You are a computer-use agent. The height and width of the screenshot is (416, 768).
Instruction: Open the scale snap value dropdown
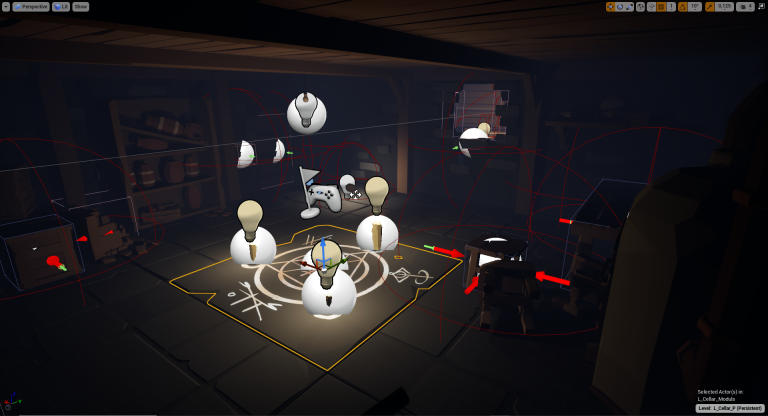(723, 6)
